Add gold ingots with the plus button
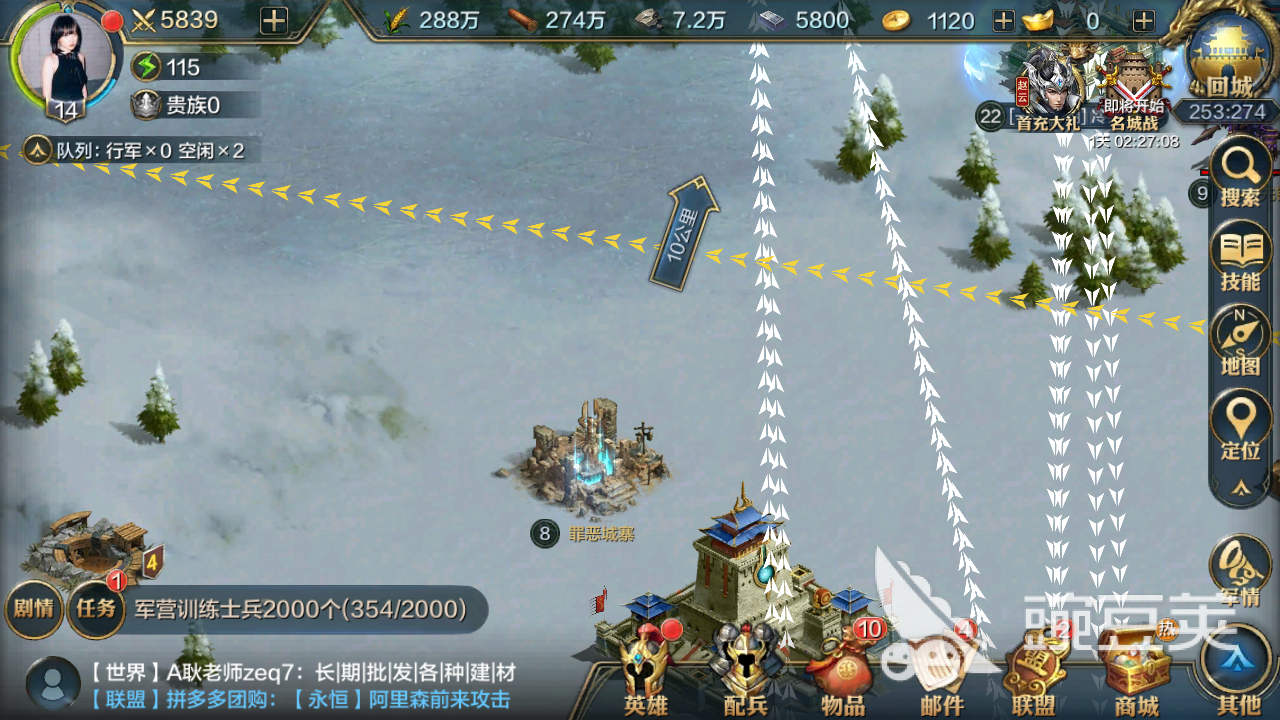 (1144, 20)
